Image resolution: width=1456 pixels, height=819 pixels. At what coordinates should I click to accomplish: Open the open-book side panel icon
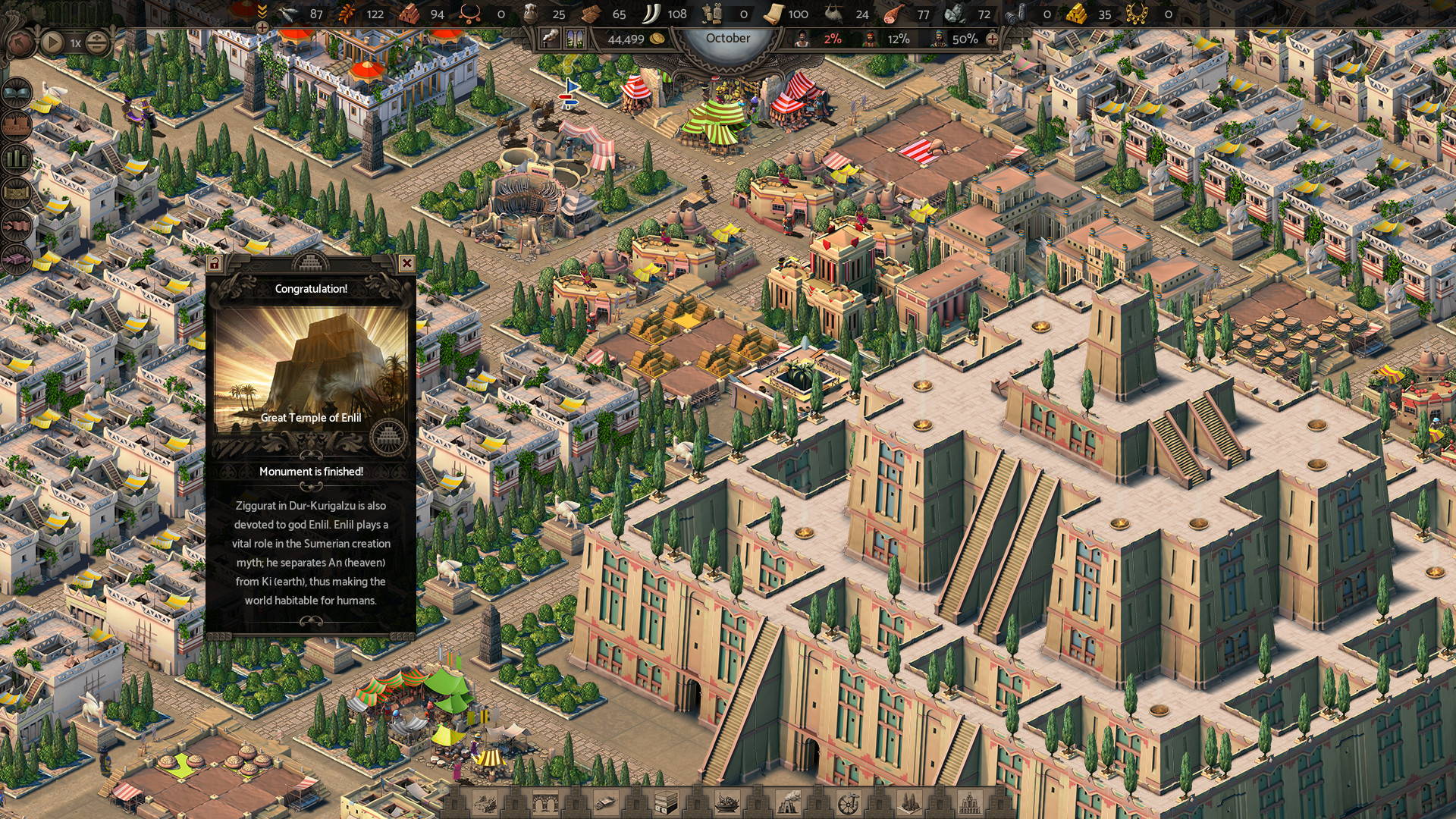click(x=17, y=93)
